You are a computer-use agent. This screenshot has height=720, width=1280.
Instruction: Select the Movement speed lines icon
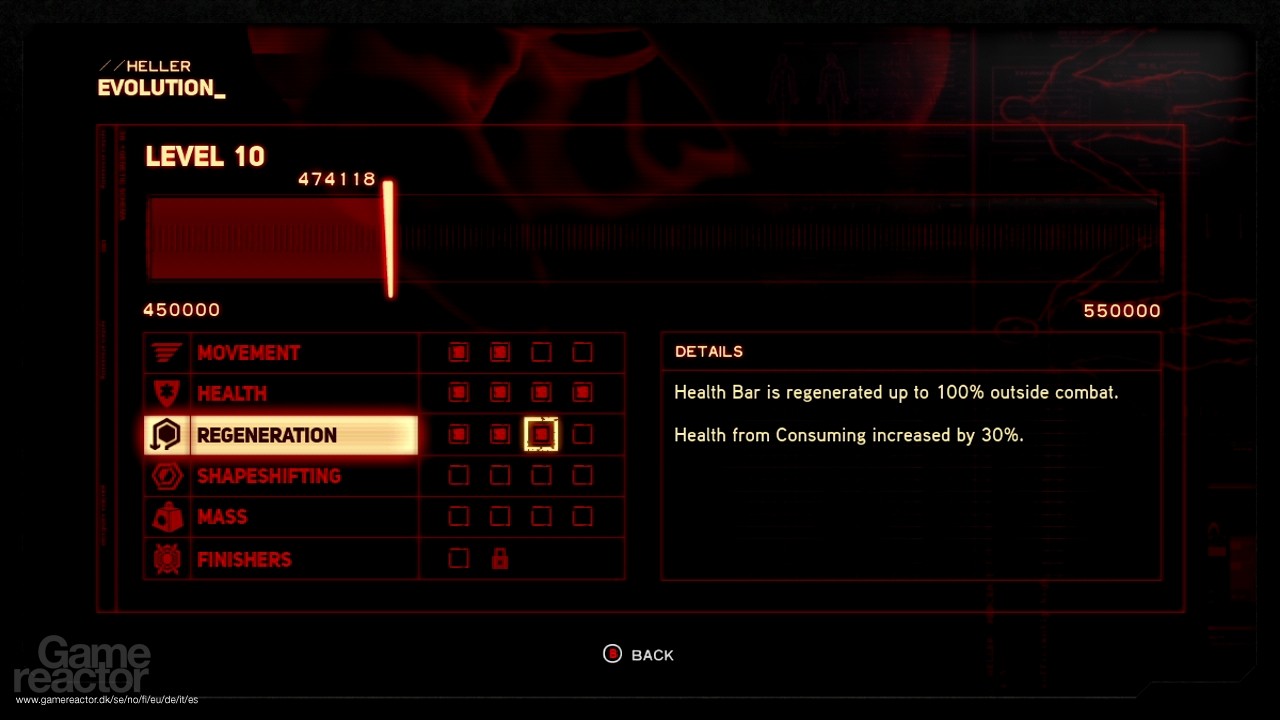(x=166, y=352)
